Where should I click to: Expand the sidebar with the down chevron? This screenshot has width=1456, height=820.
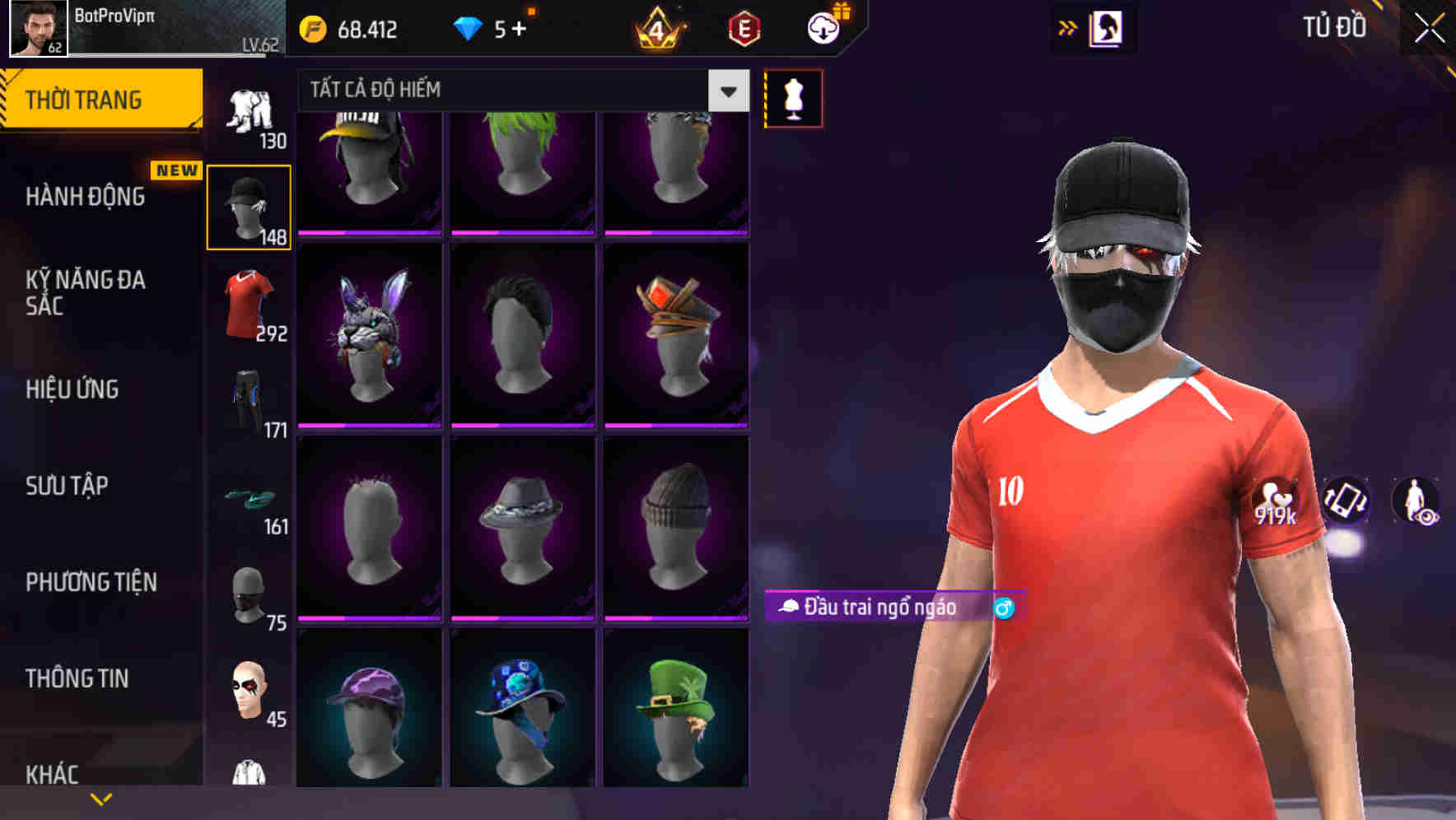100,797
